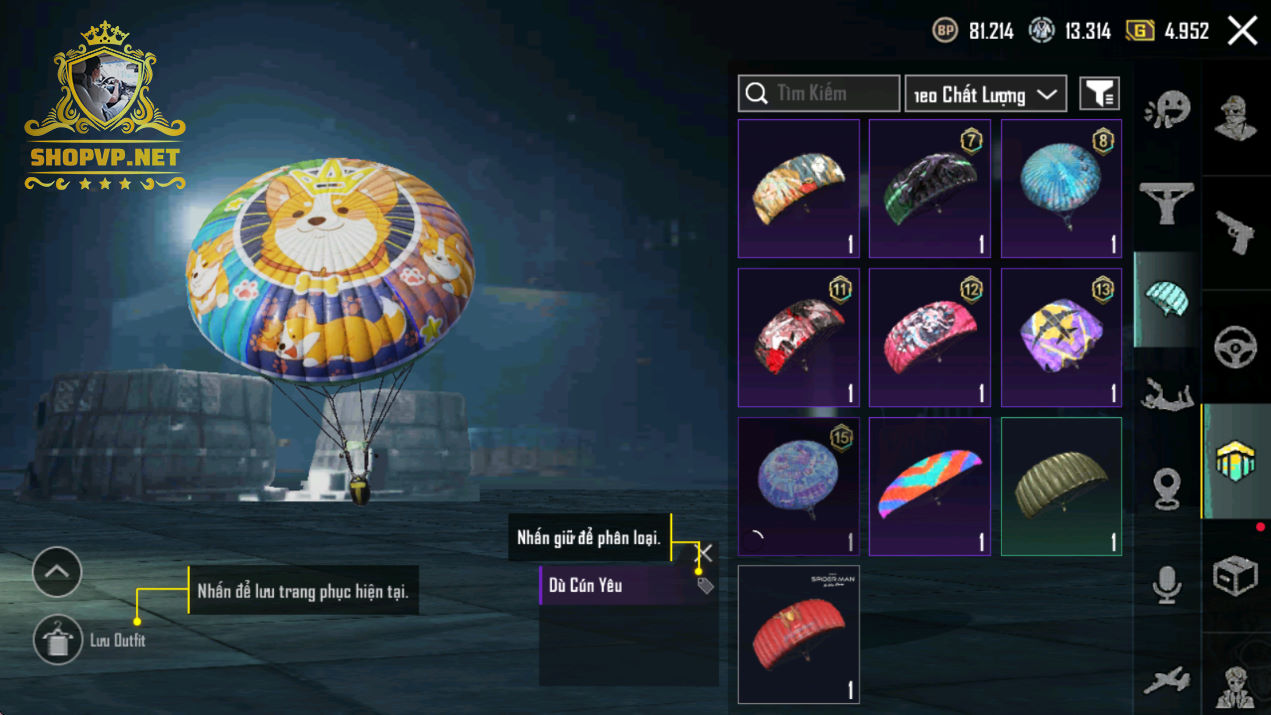Switch to the pistol weapon skins tab
The image size is (1271, 715).
pyautogui.click(x=1235, y=233)
